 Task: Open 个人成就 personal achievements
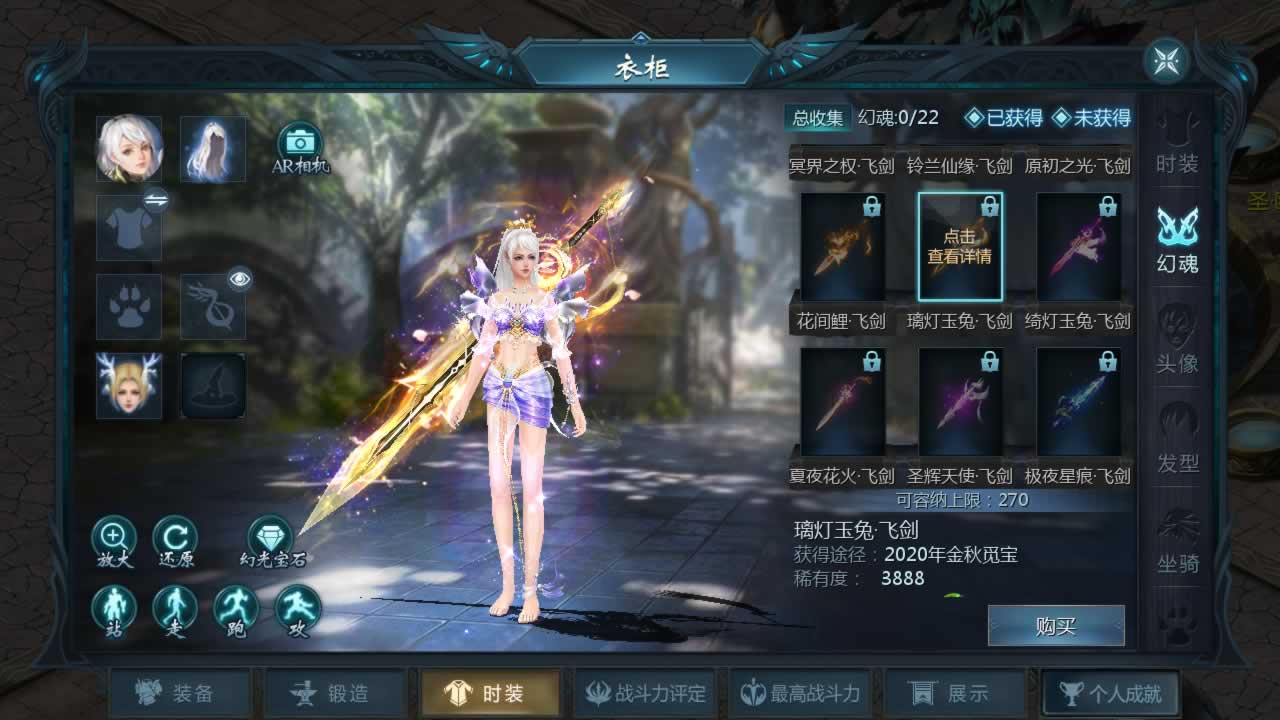(x=1110, y=693)
